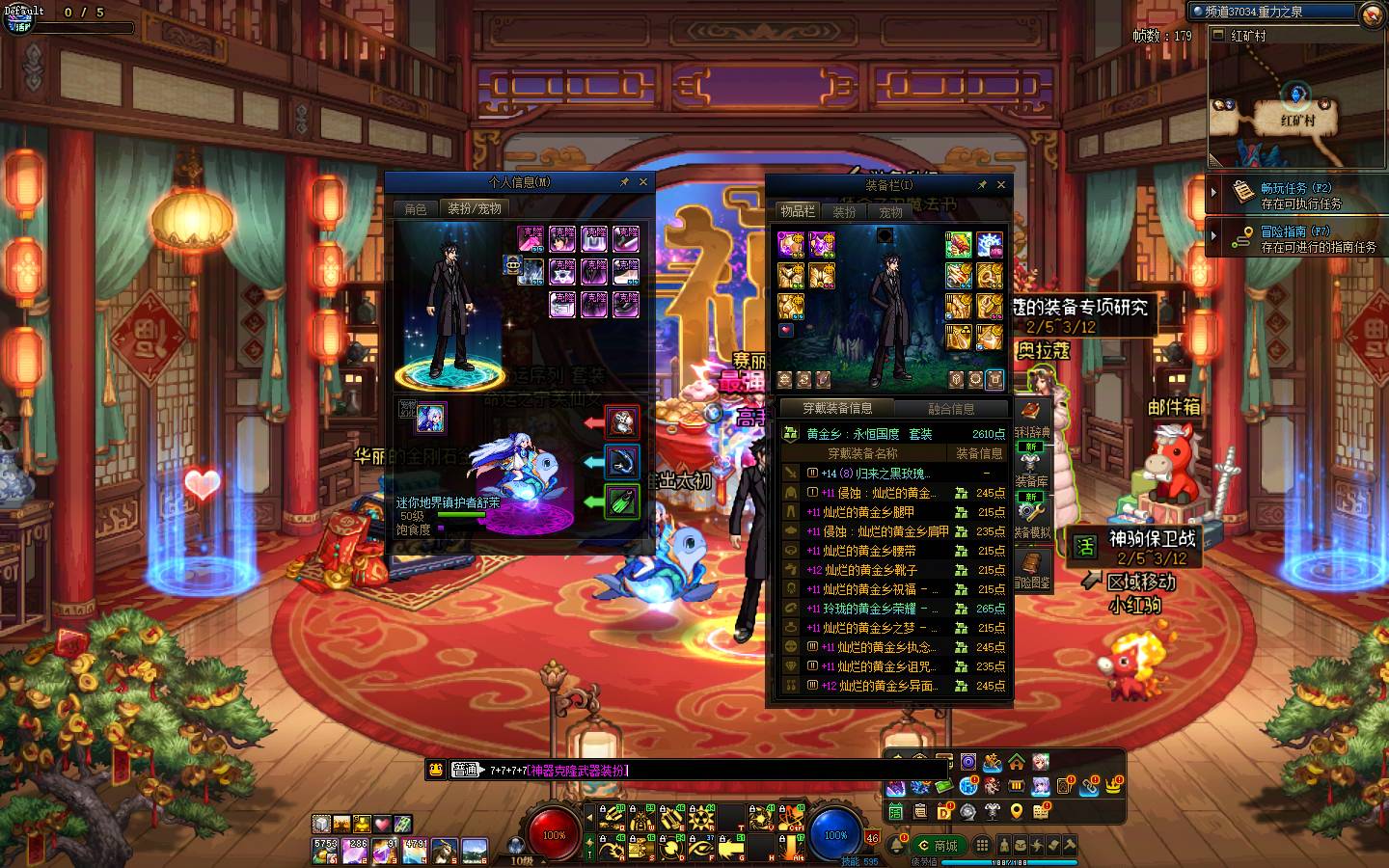The height and width of the screenshot is (868, 1389).
Task: Open the 装备模拟 wrench tool
Action: tap(1031, 514)
